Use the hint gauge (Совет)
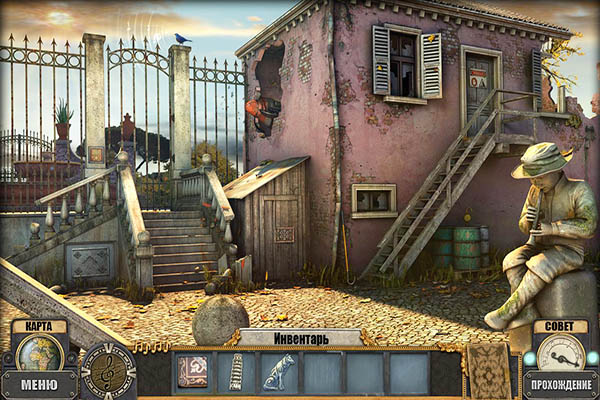The width and height of the screenshot is (600, 400). (560, 352)
